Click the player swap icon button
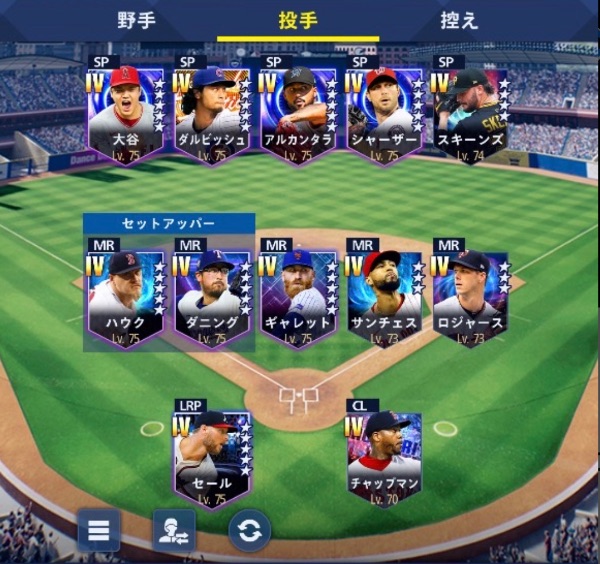This screenshot has height=564, width=600. [174, 530]
